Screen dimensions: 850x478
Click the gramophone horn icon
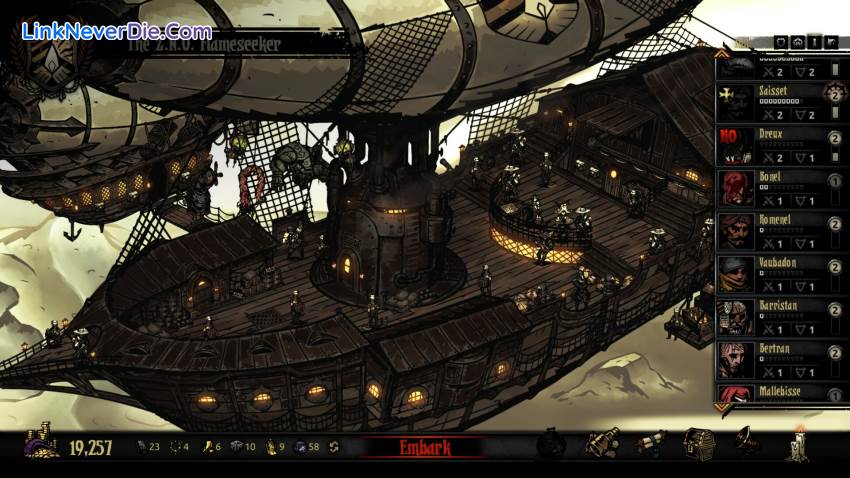[x=746, y=440]
